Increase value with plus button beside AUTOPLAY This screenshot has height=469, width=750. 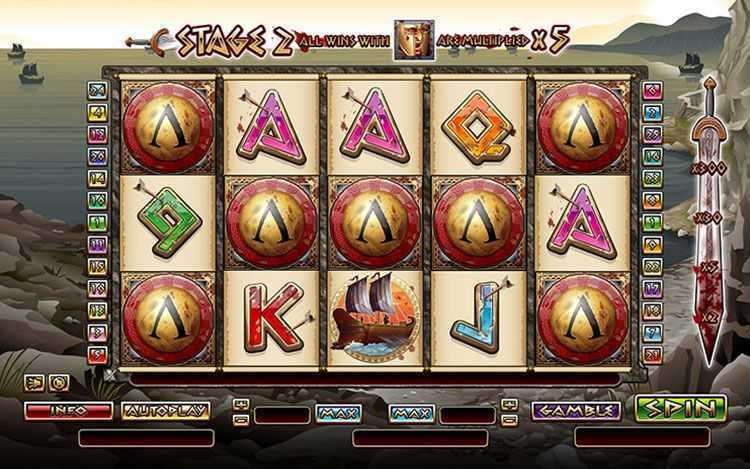tap(240, 404)
